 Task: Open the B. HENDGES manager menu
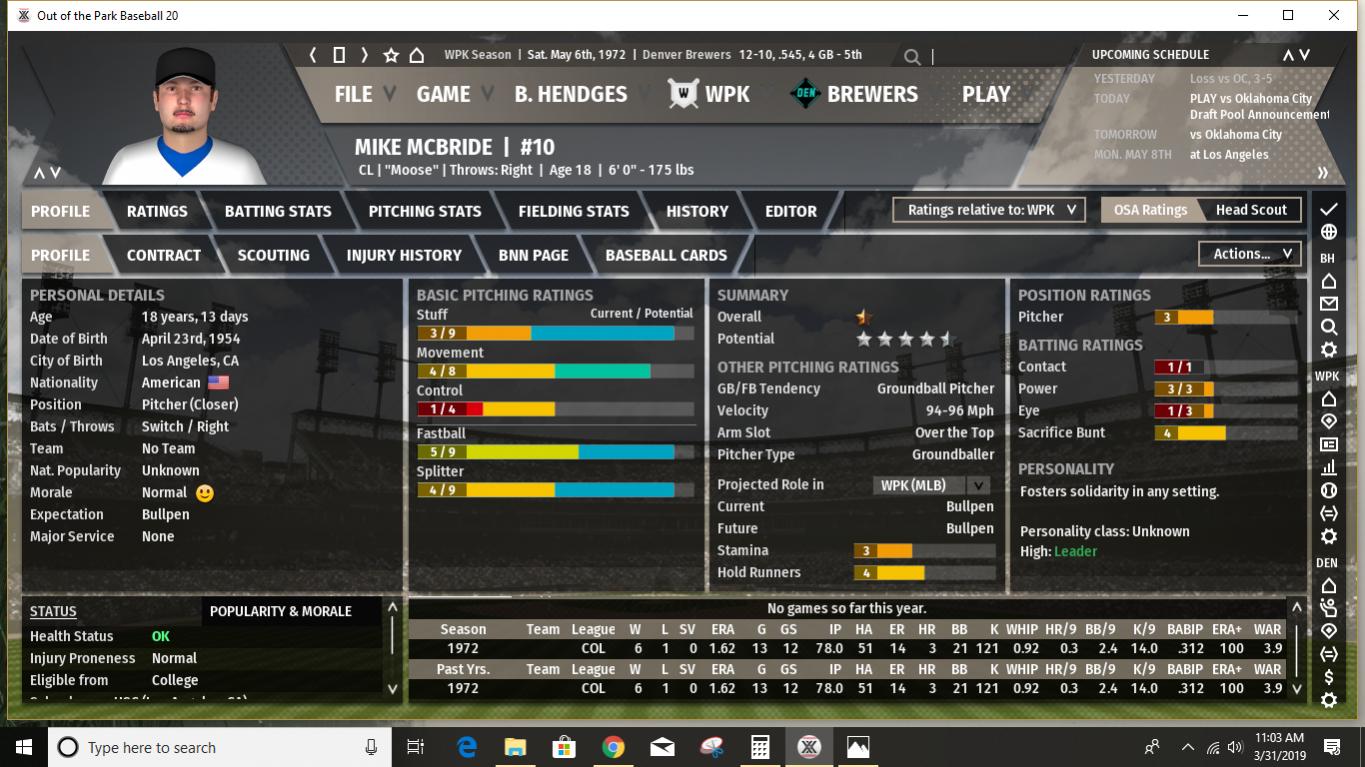[x=570, y=94]
